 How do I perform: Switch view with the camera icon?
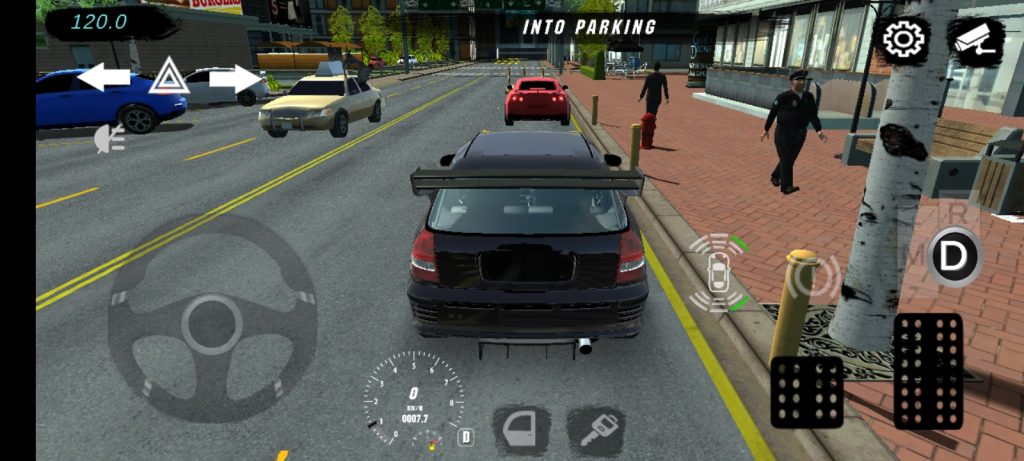click(x=974, y=40)
